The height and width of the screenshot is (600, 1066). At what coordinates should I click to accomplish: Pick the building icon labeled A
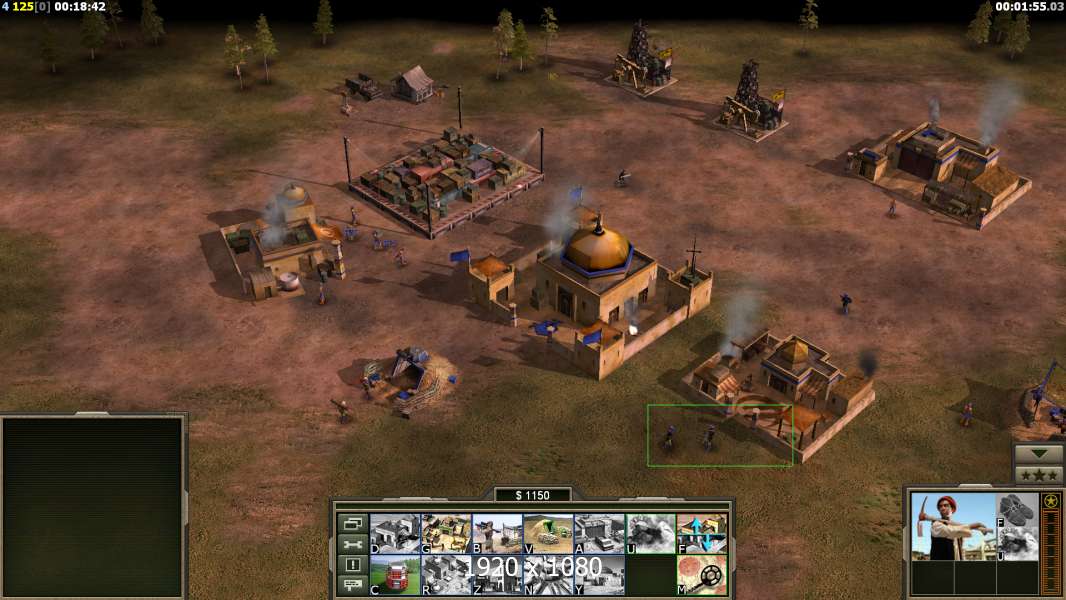click(598, 534)
